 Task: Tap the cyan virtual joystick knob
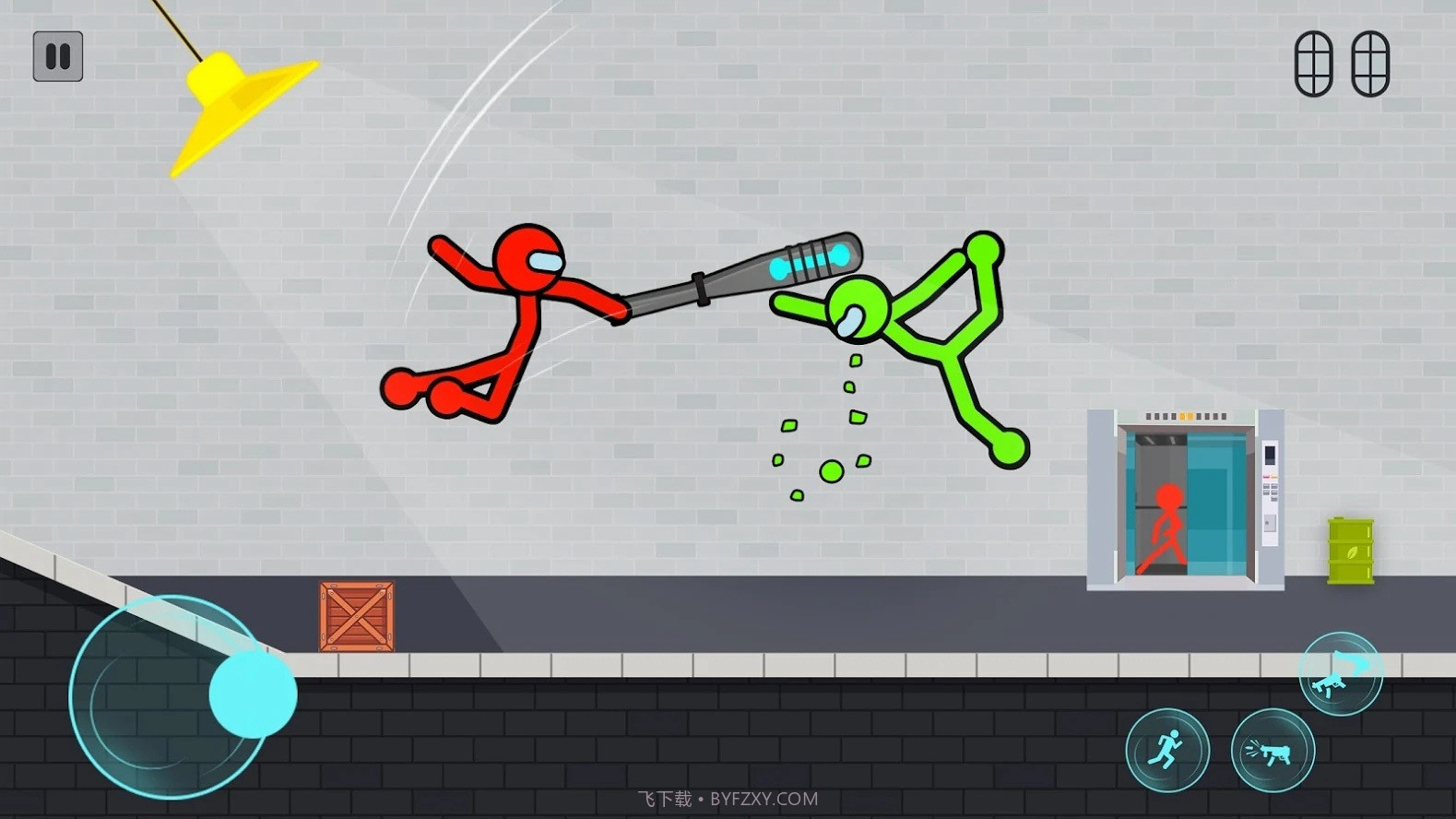pos(253,694)
